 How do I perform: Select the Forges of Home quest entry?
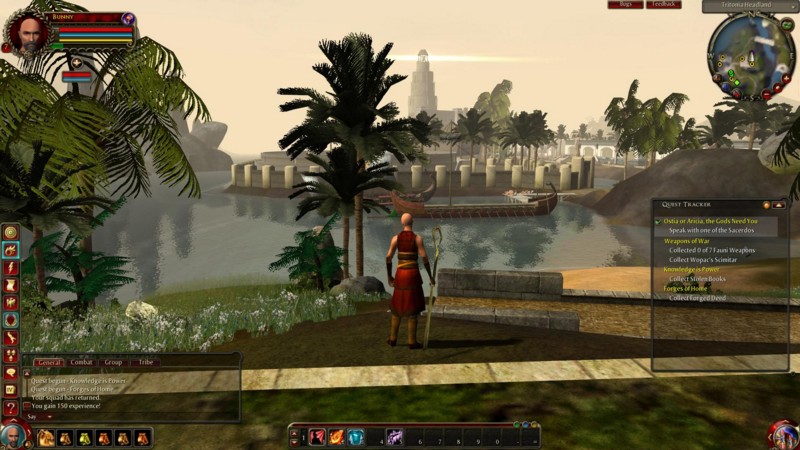(x=686, y=289)
